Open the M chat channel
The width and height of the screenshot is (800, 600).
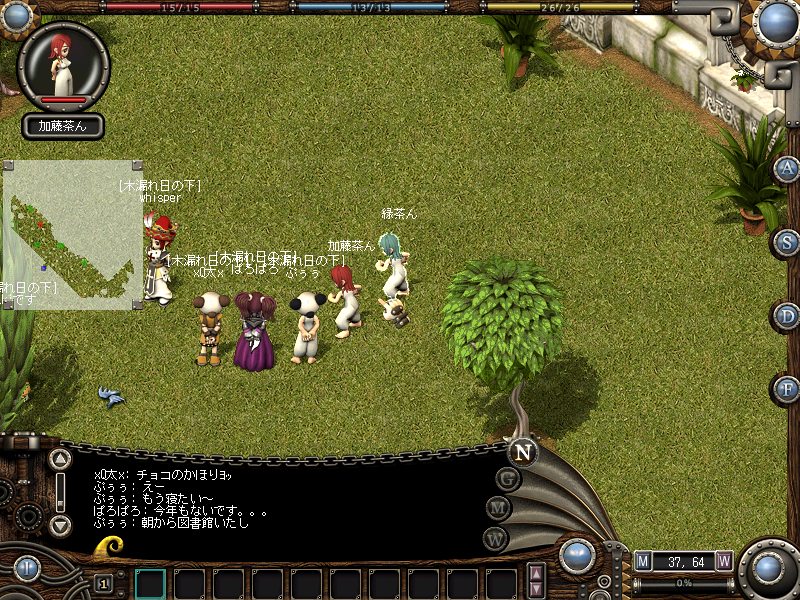[499, 509]
